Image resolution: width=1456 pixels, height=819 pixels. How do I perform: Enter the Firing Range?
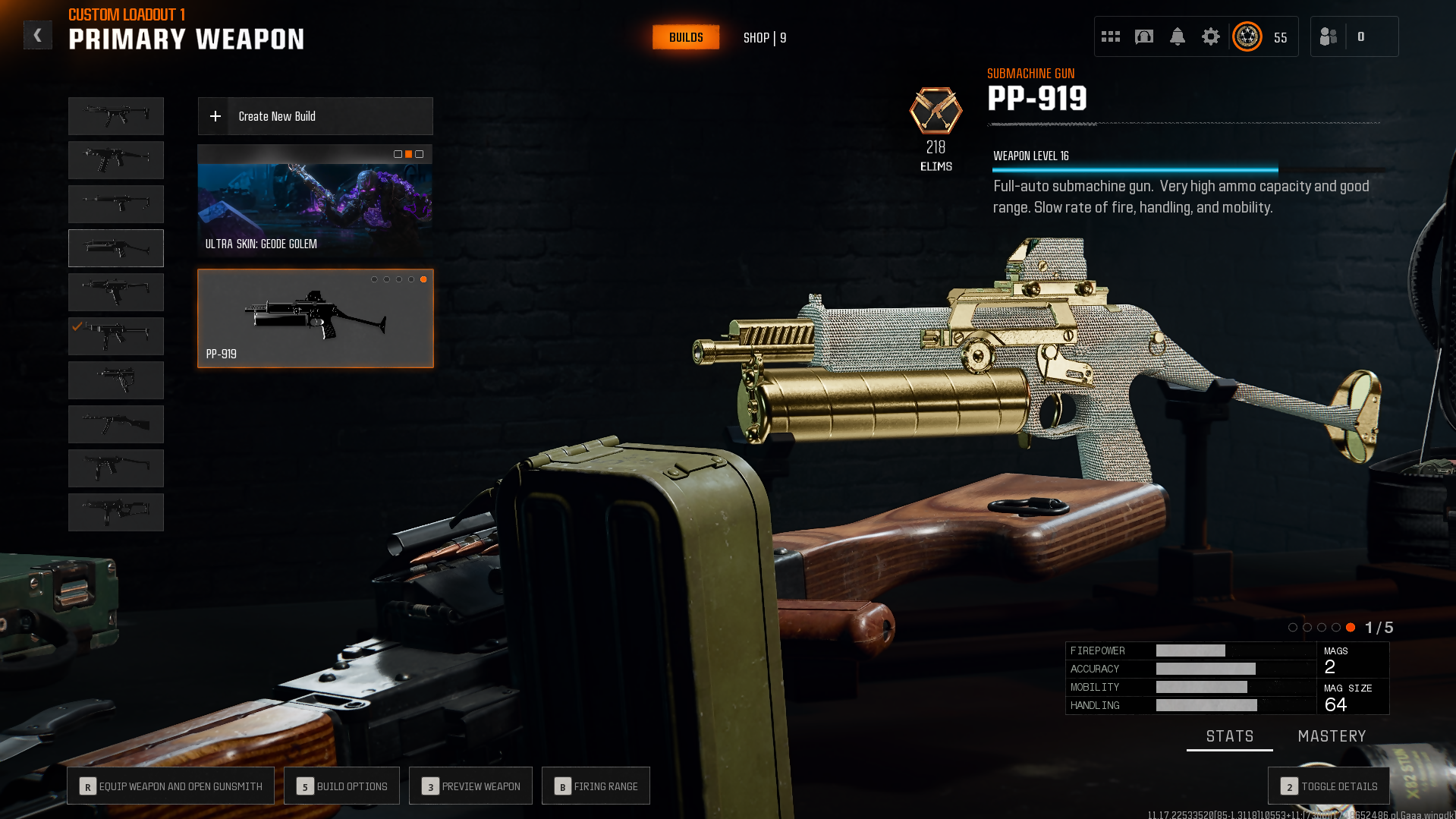(x=596, y=786)
